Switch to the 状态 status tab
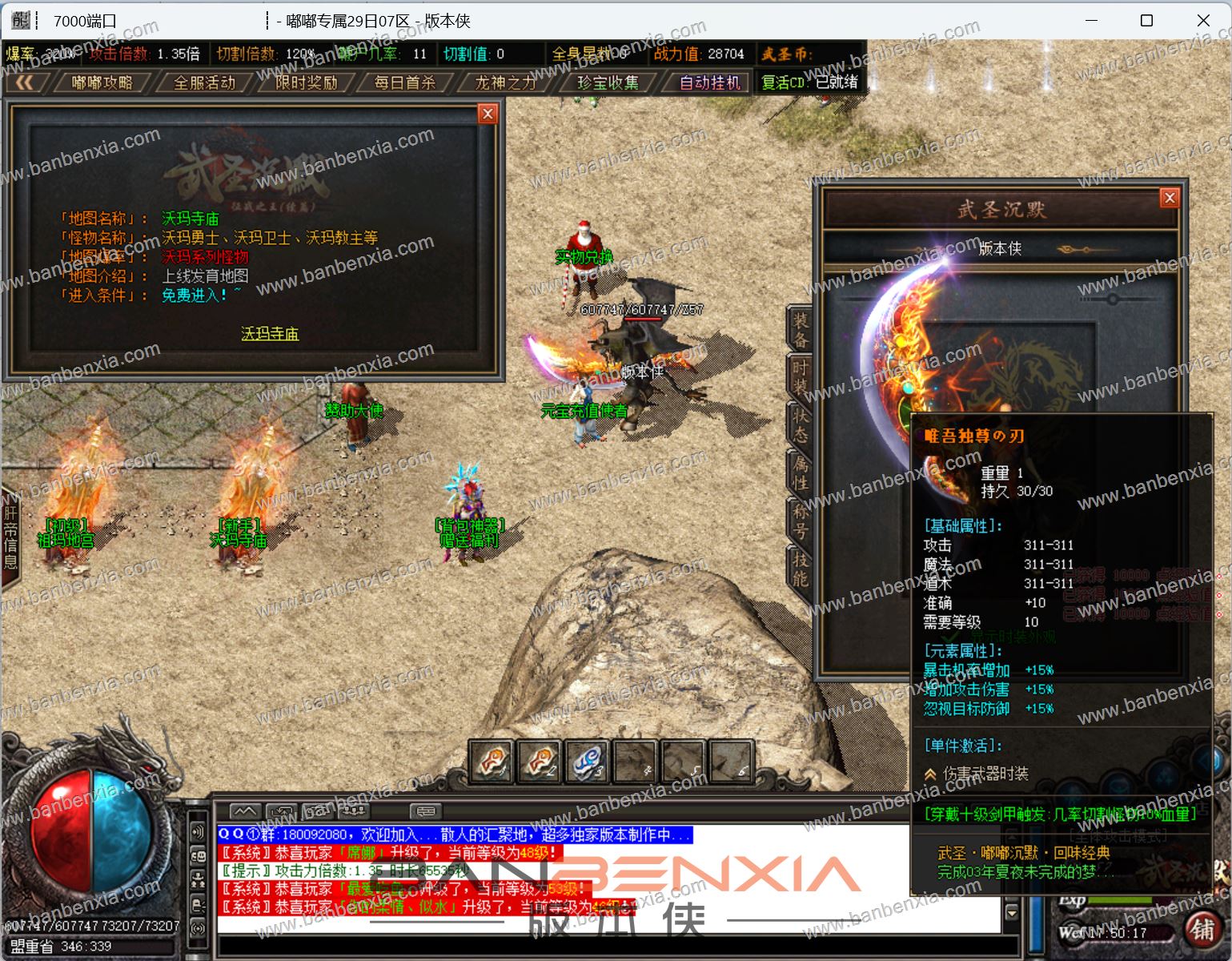Viewport: 1232px width, 961px height. 801,424
